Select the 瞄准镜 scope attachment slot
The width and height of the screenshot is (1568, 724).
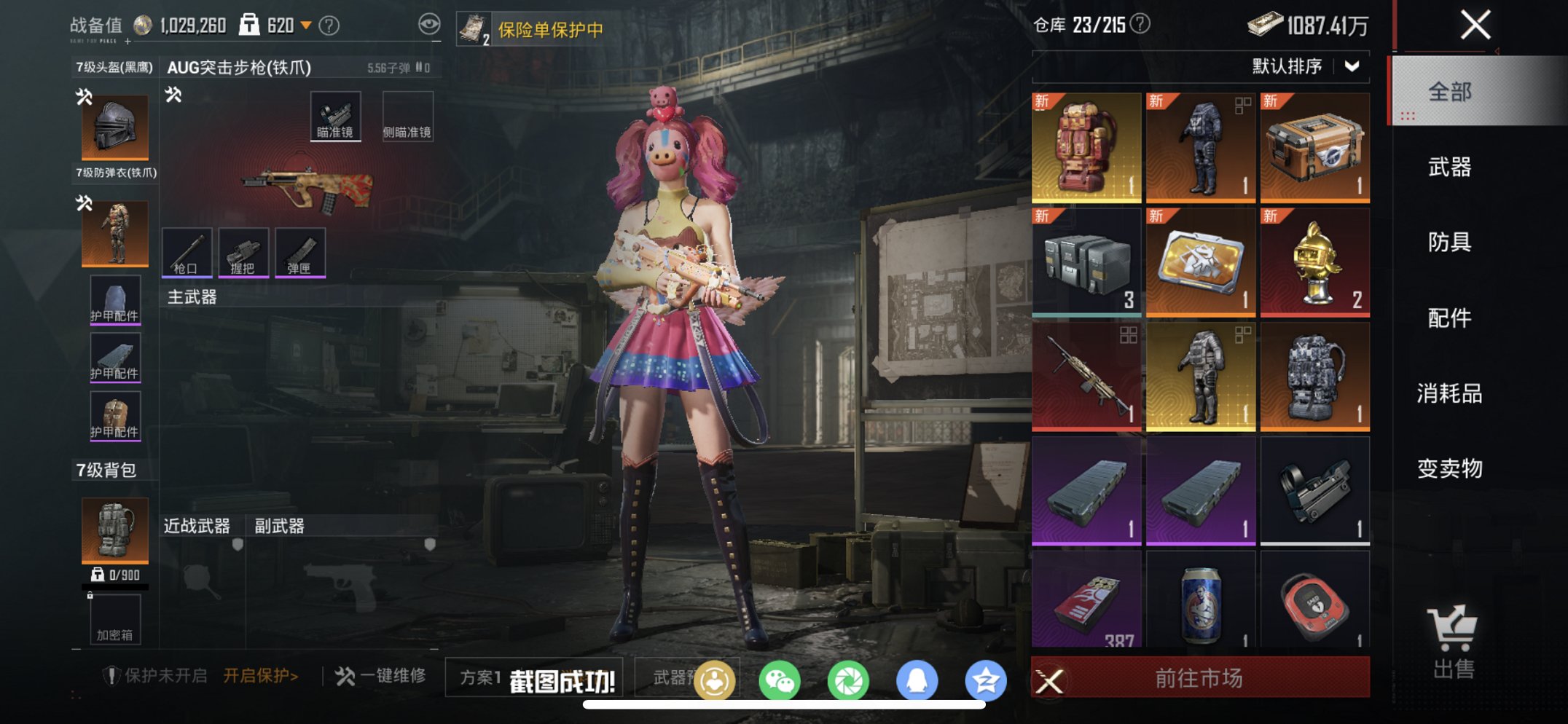click(335, 114)
